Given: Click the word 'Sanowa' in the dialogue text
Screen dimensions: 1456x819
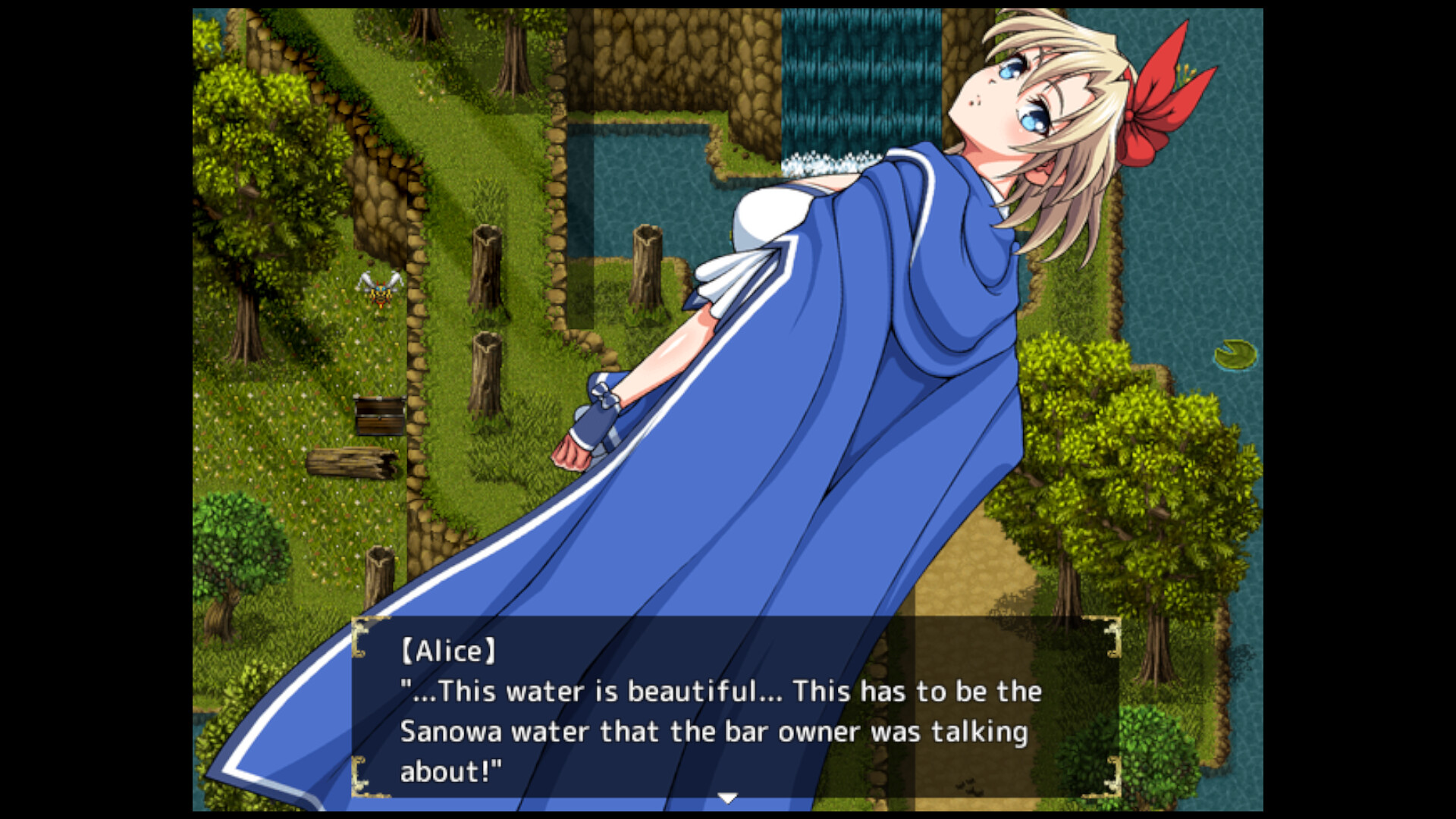Looking at the screenshot, I should pyautogui.click(x=451, y=732).
